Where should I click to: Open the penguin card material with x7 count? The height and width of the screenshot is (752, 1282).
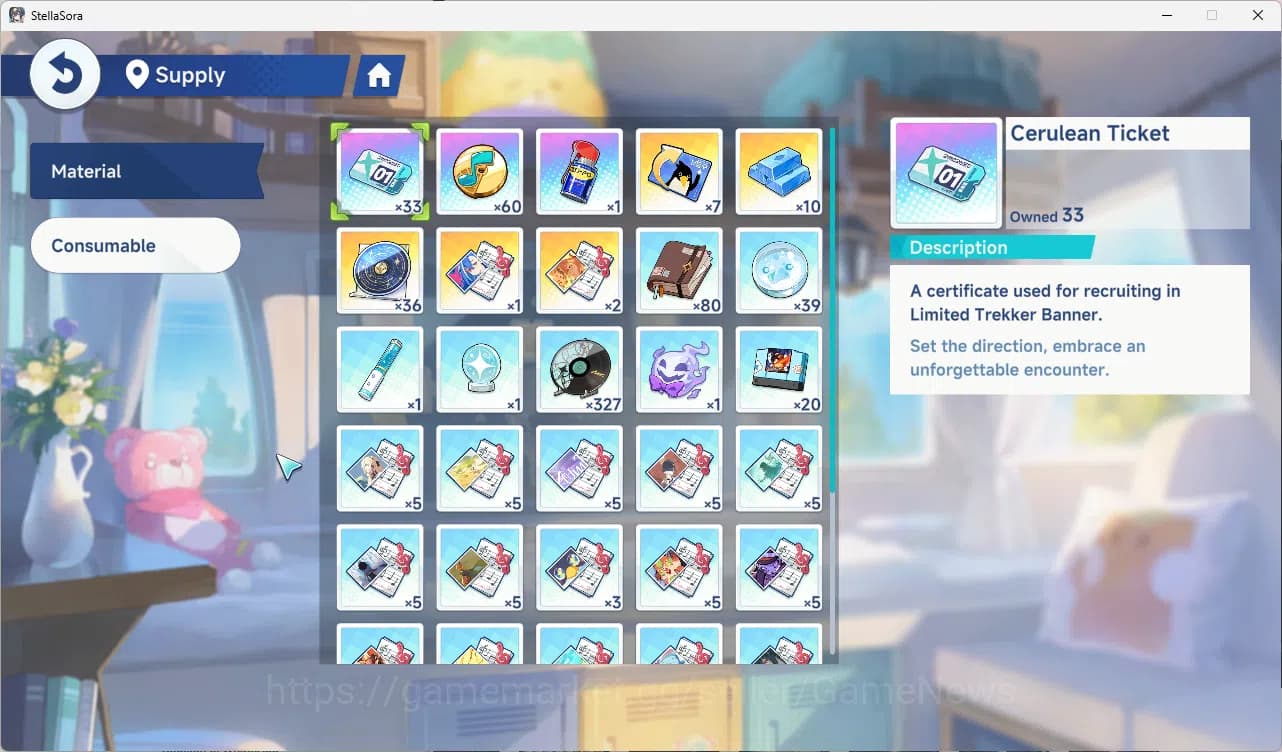coord(679,170)
